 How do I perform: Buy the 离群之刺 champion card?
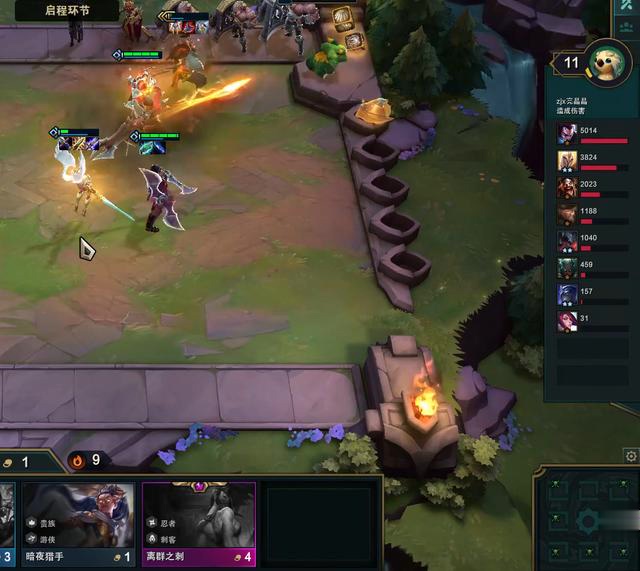coord(199,523)
